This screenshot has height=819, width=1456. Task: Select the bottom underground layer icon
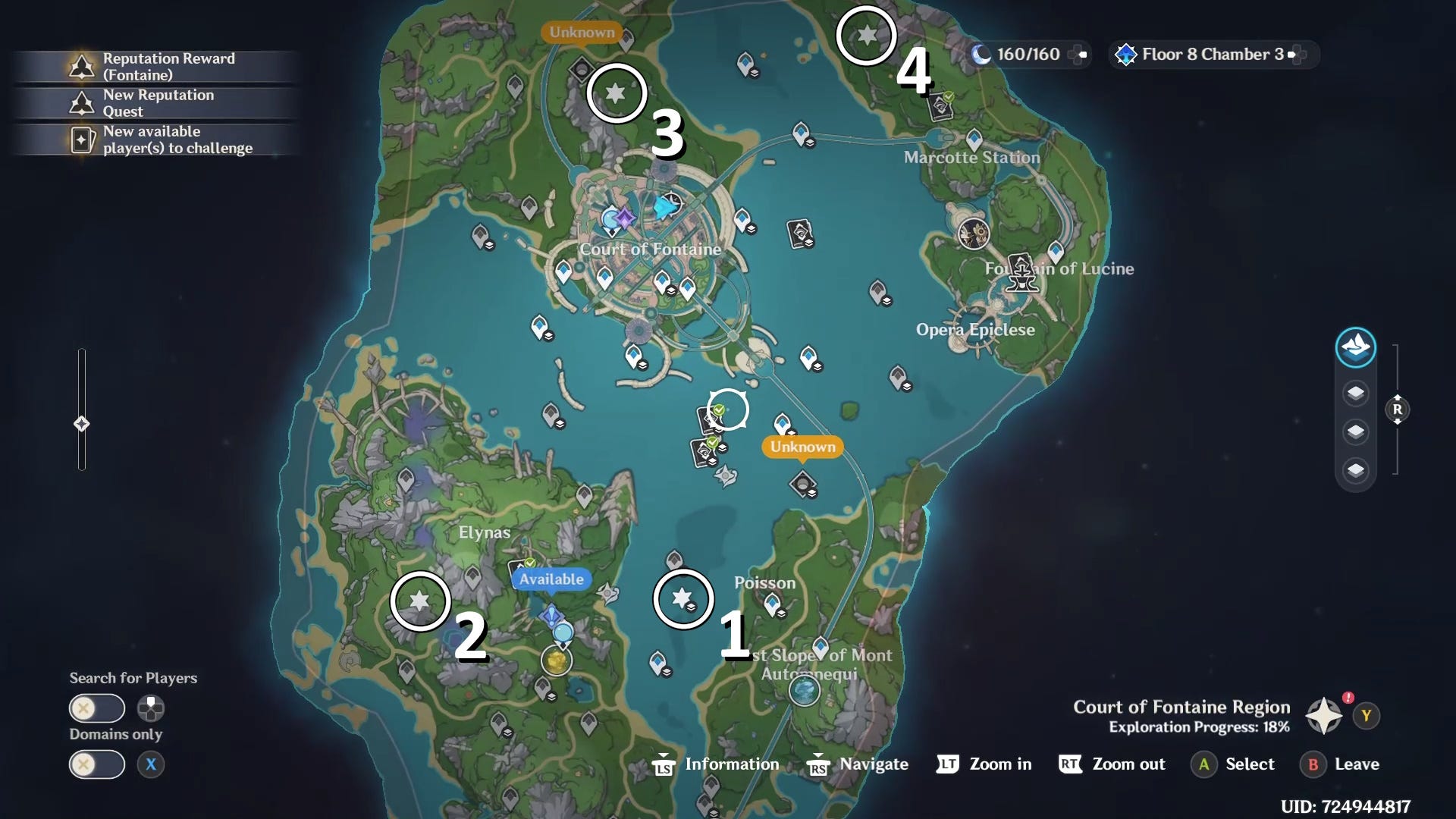[x=1356, y=469]
